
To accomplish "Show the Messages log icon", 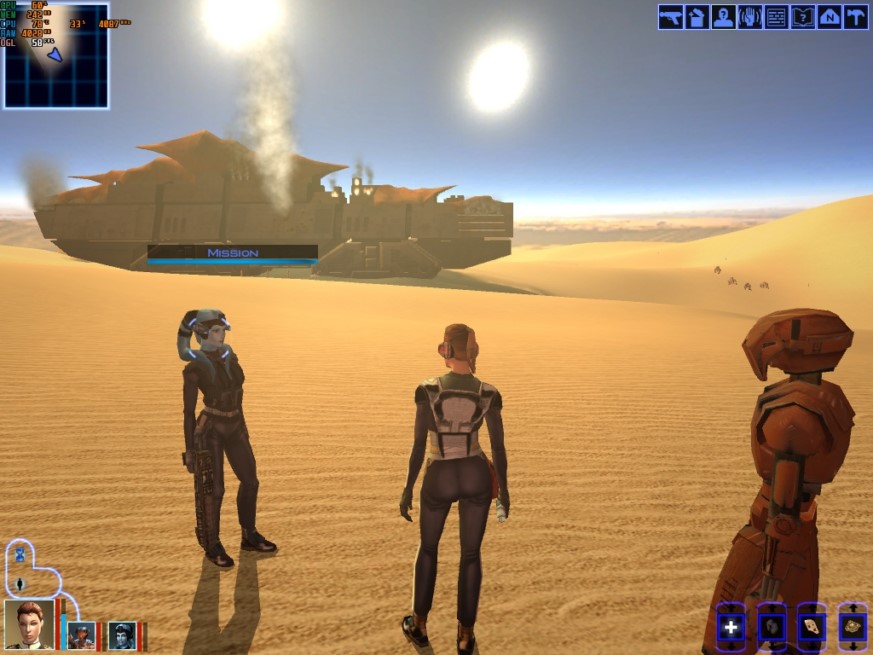I will (776, 17).
